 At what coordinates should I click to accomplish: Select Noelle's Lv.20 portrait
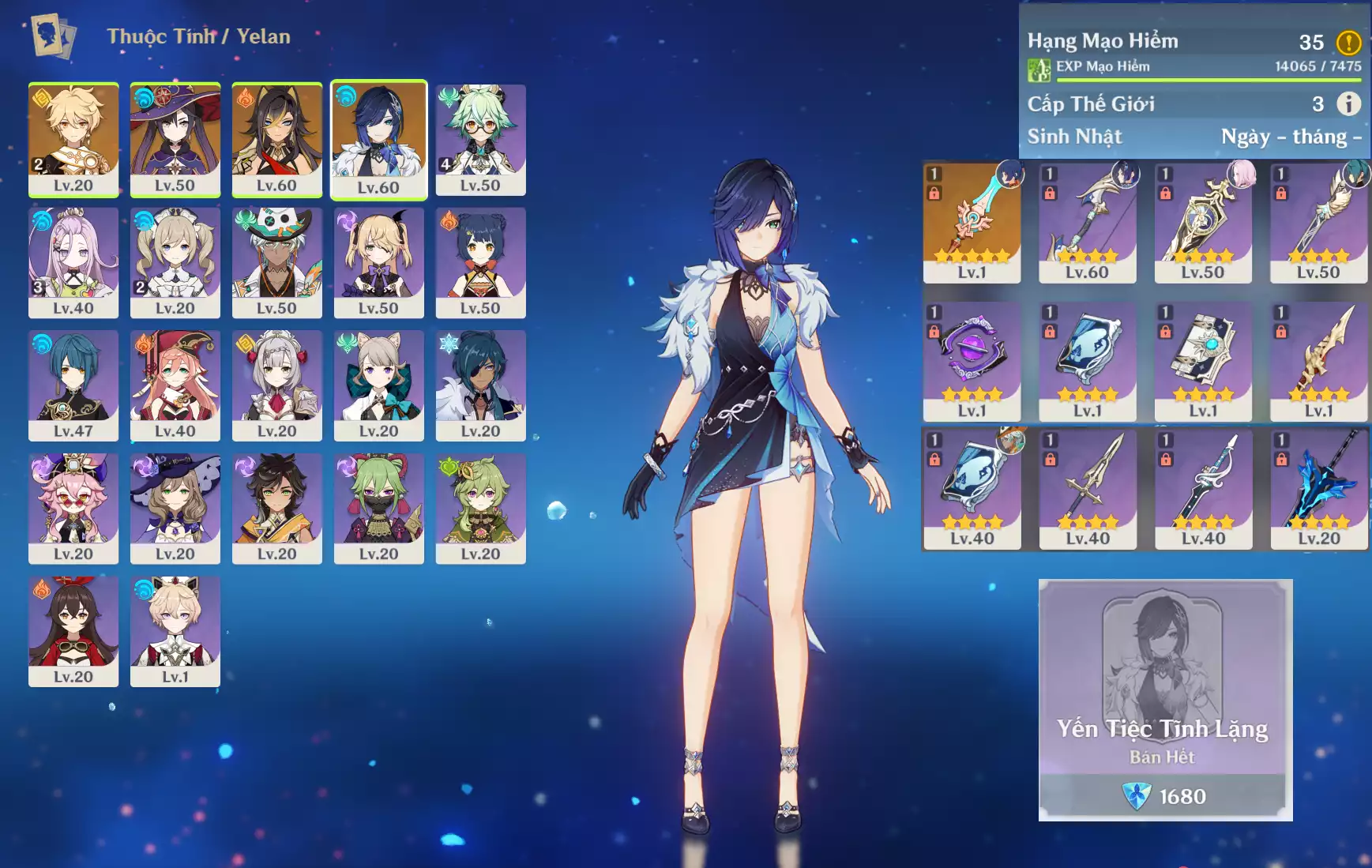[x=277, y=385]
